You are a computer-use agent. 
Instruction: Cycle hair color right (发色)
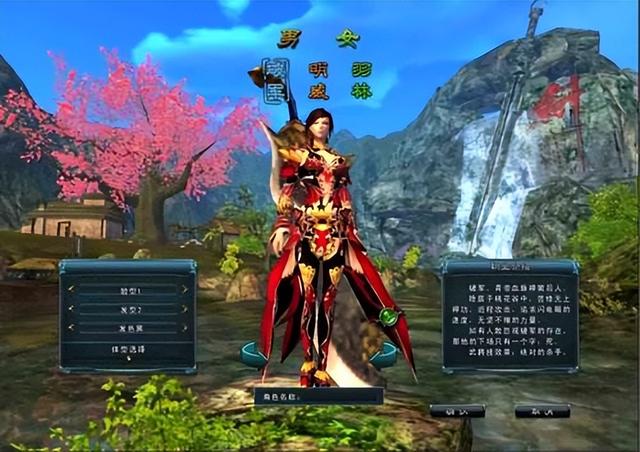click(184, 328)
